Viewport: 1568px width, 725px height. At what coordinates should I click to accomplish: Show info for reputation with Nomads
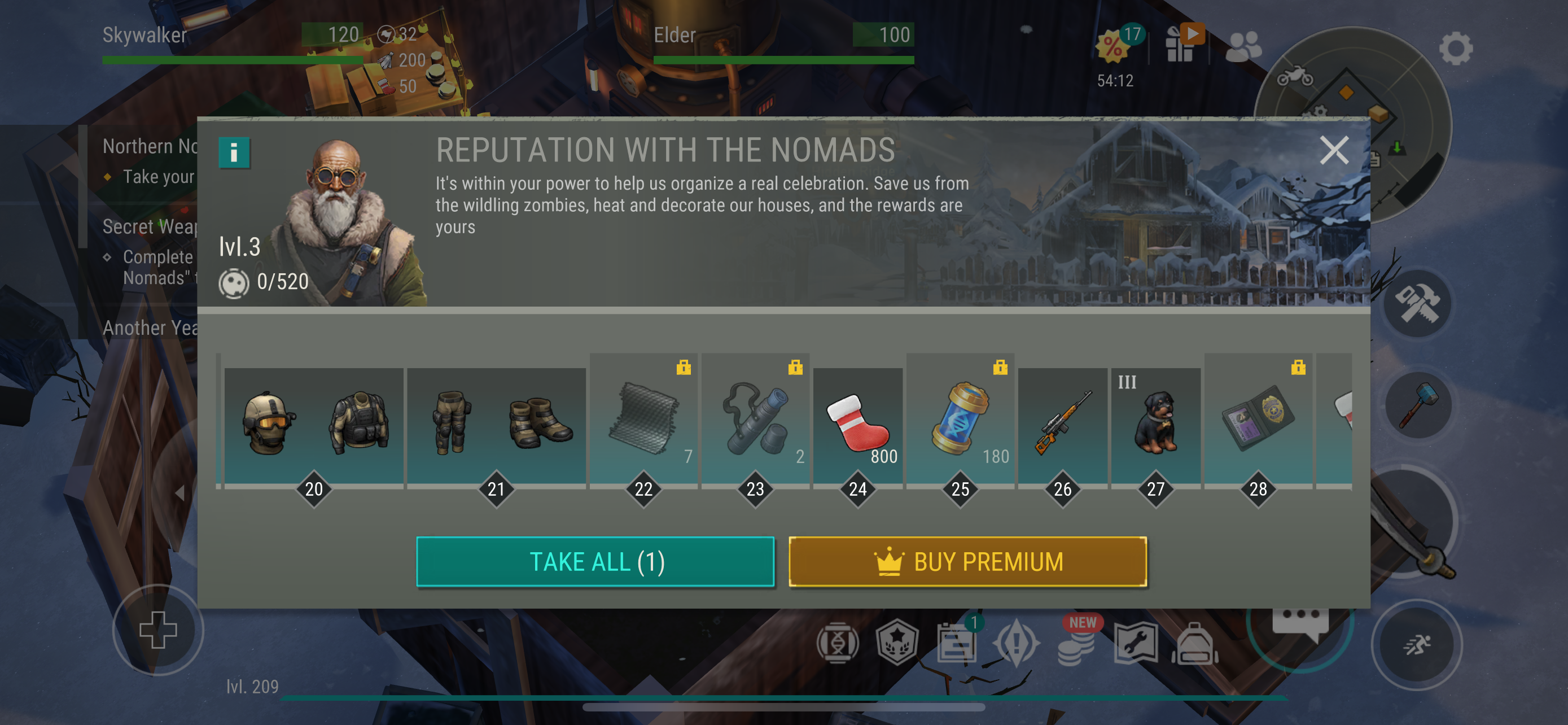234,152
